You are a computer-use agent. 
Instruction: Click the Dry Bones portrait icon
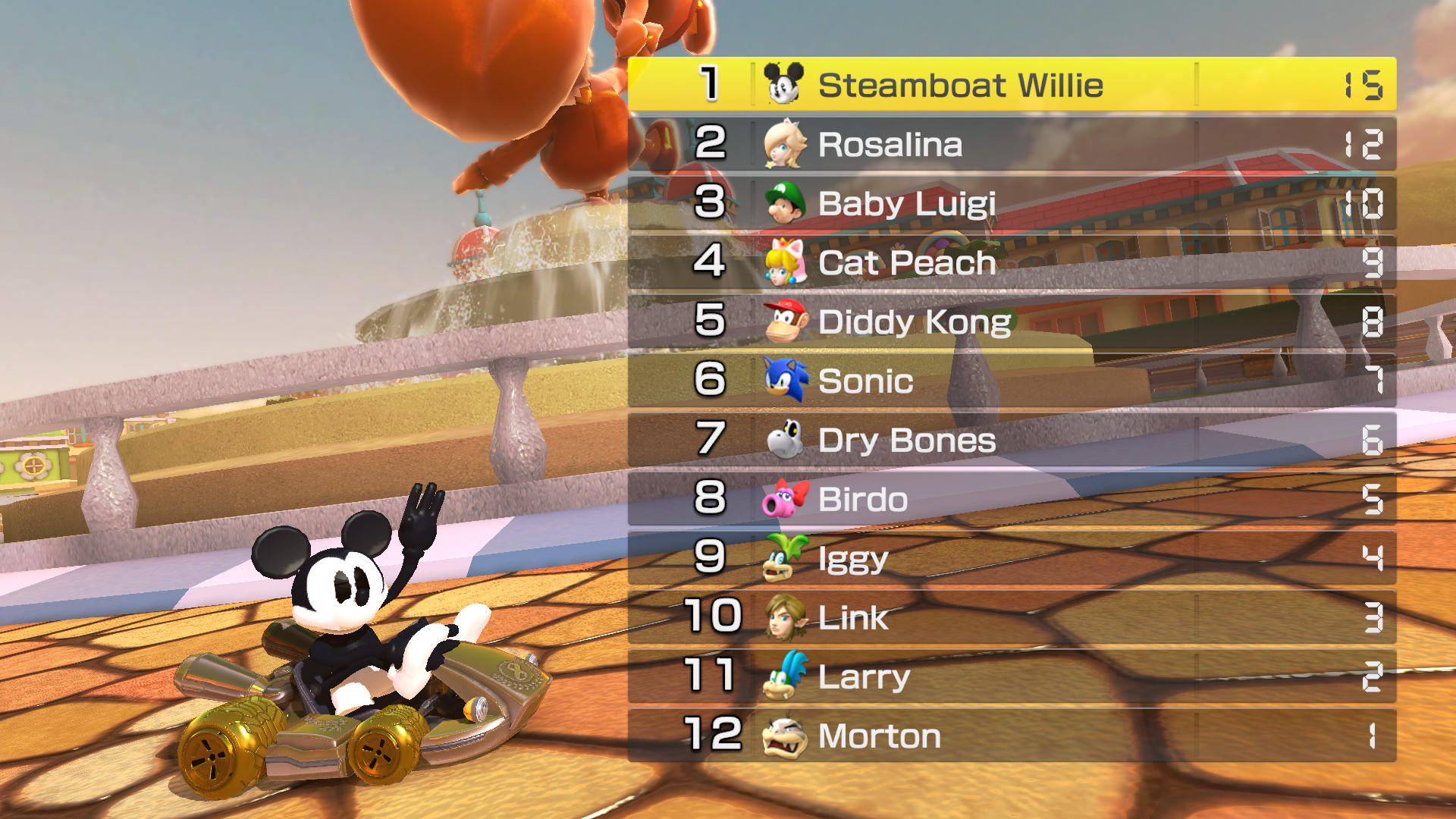(x=785, y=440)
